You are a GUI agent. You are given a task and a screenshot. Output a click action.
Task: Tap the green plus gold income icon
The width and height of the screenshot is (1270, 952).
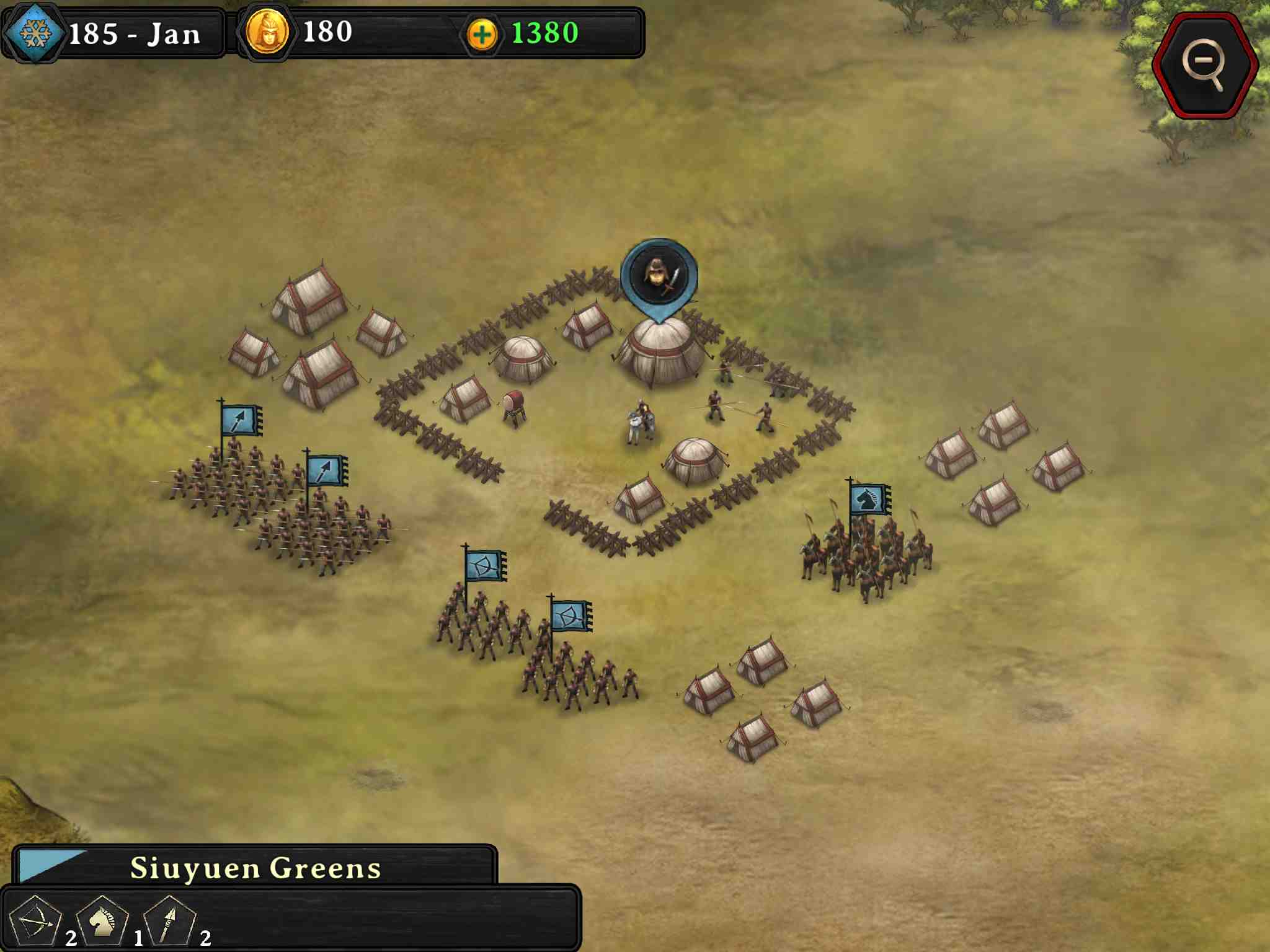coord(482,34)
